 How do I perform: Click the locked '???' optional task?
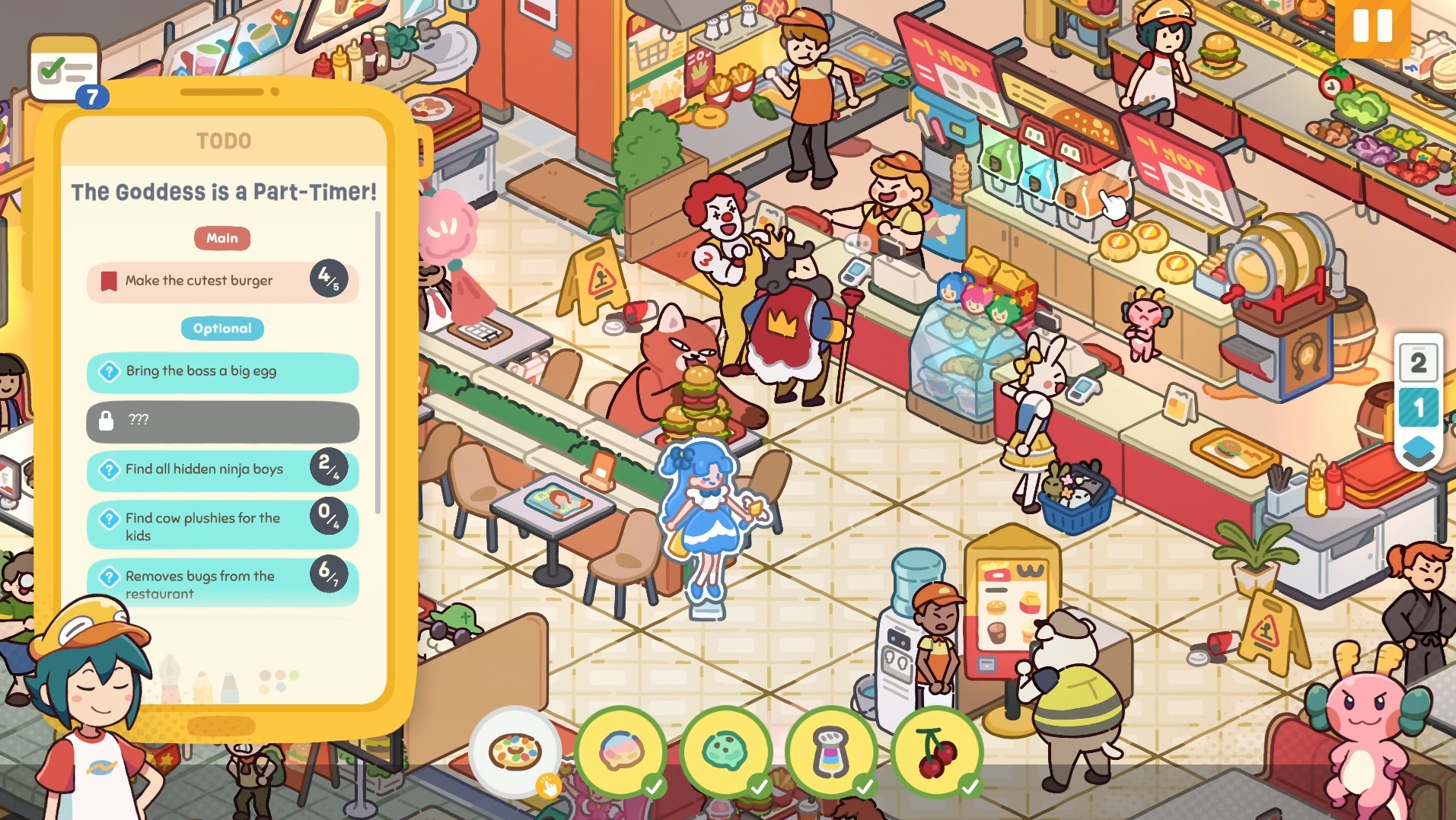click(x=221, y=421)
